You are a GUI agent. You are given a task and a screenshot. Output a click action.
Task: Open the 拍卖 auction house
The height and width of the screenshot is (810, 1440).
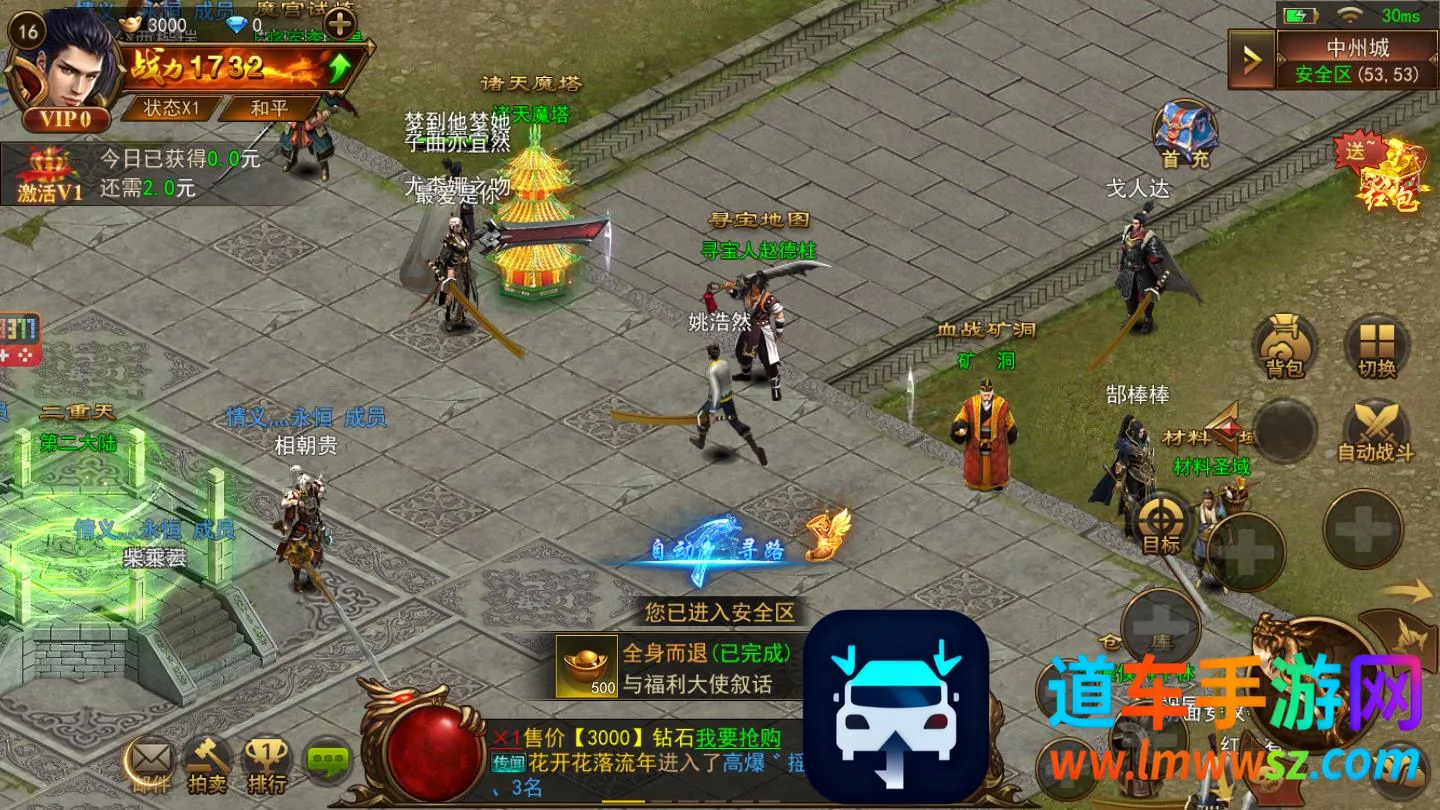click(x=207, y=765)
